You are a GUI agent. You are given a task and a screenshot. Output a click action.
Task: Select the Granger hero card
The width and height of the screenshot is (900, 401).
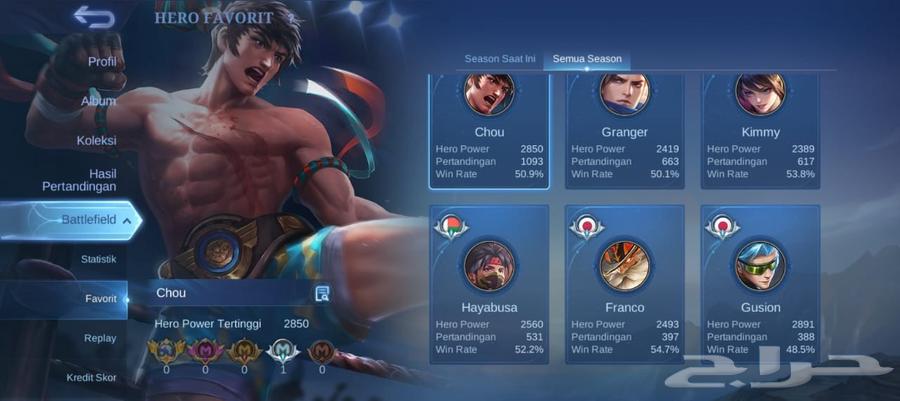625,130
